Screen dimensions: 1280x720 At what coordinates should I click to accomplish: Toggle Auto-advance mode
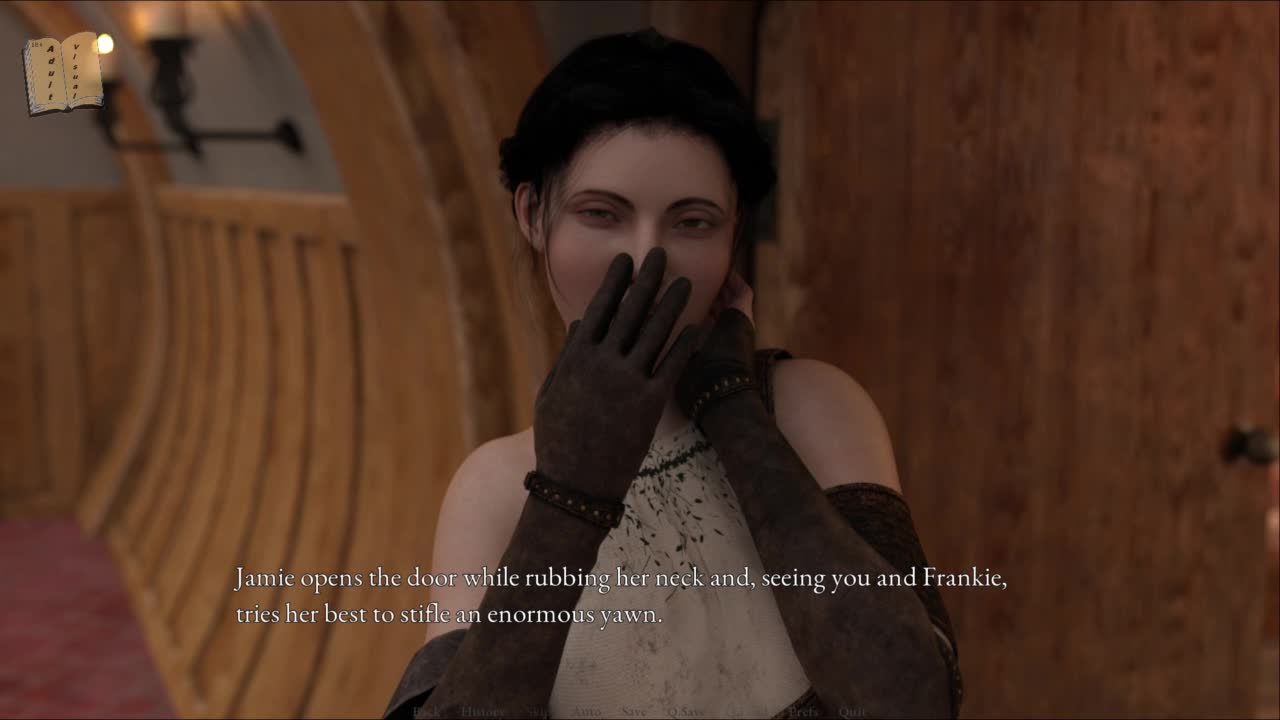586,711
